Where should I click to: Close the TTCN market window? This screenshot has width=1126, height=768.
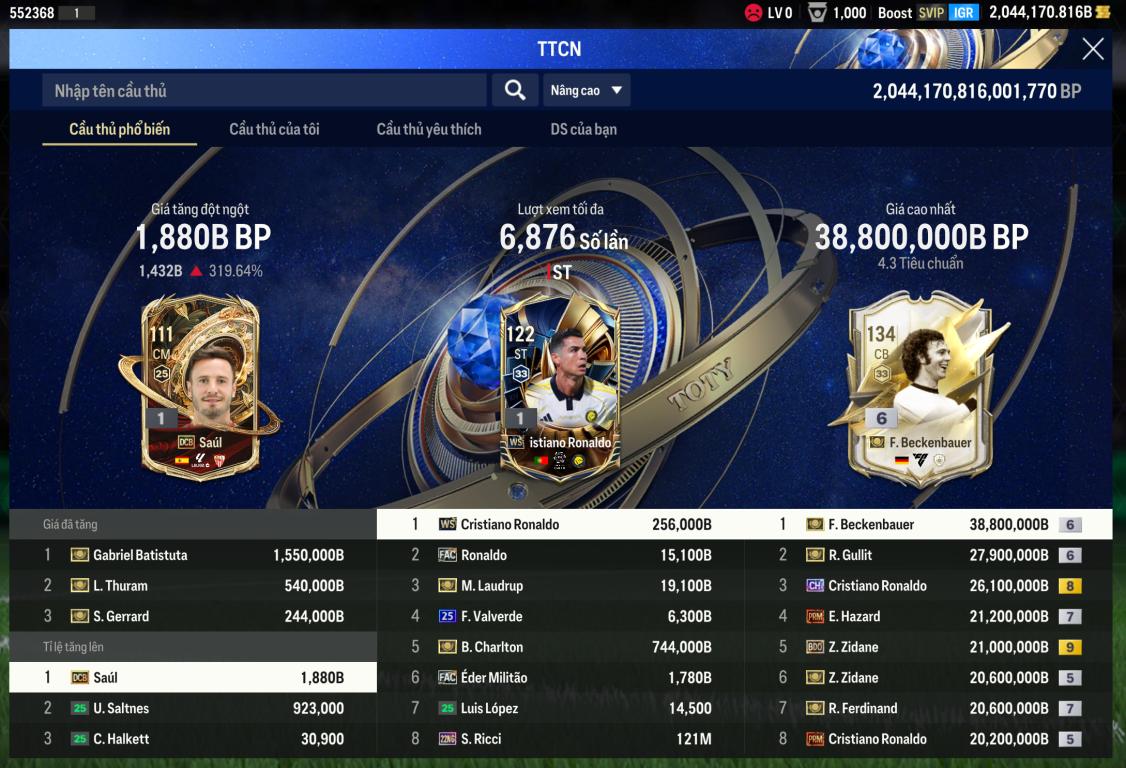(1093, 49)
